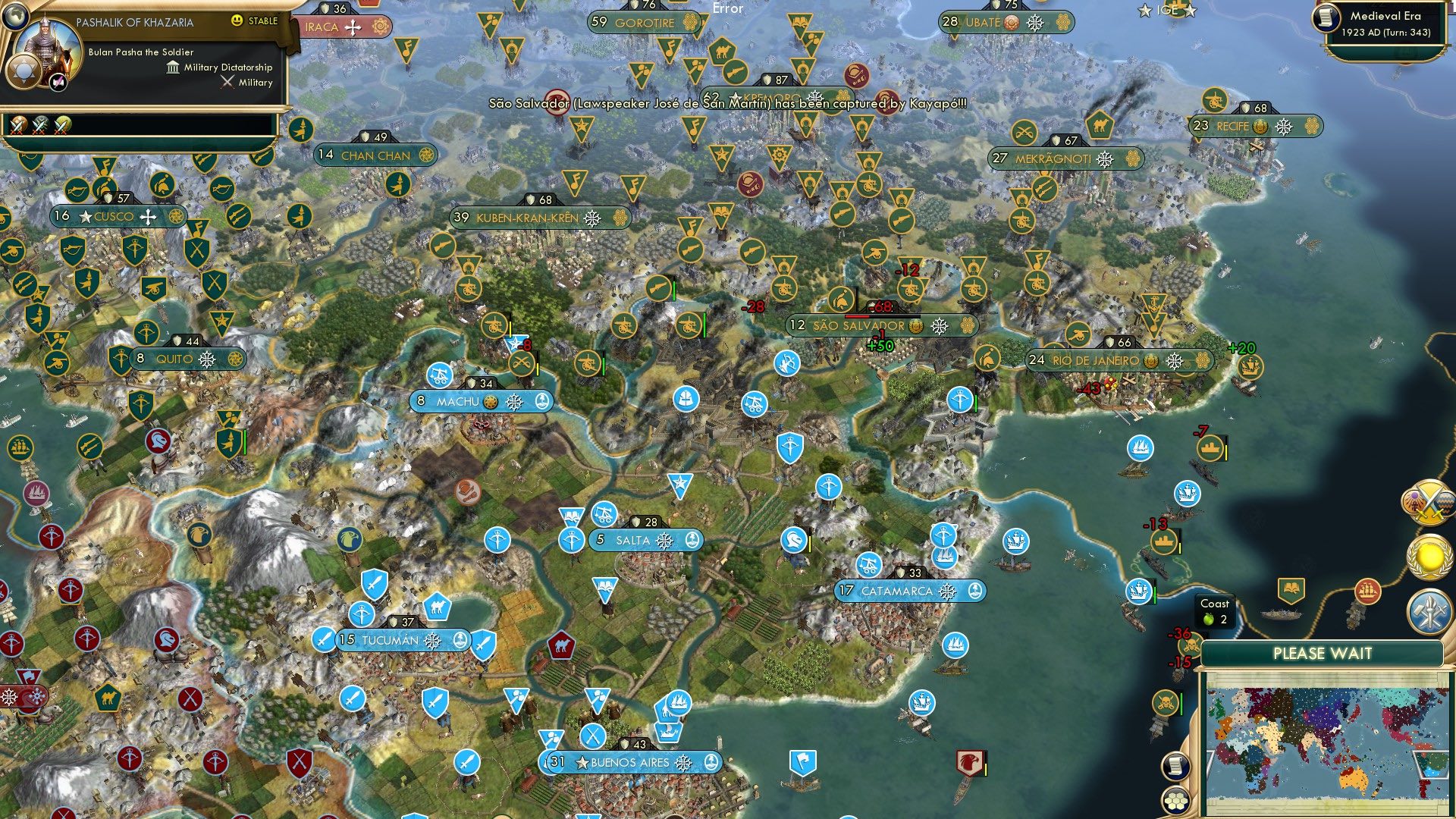This screenshot has width=1456, height=819.
Task: Open the red ship trade notification icon
Action: click(1367, 591)
